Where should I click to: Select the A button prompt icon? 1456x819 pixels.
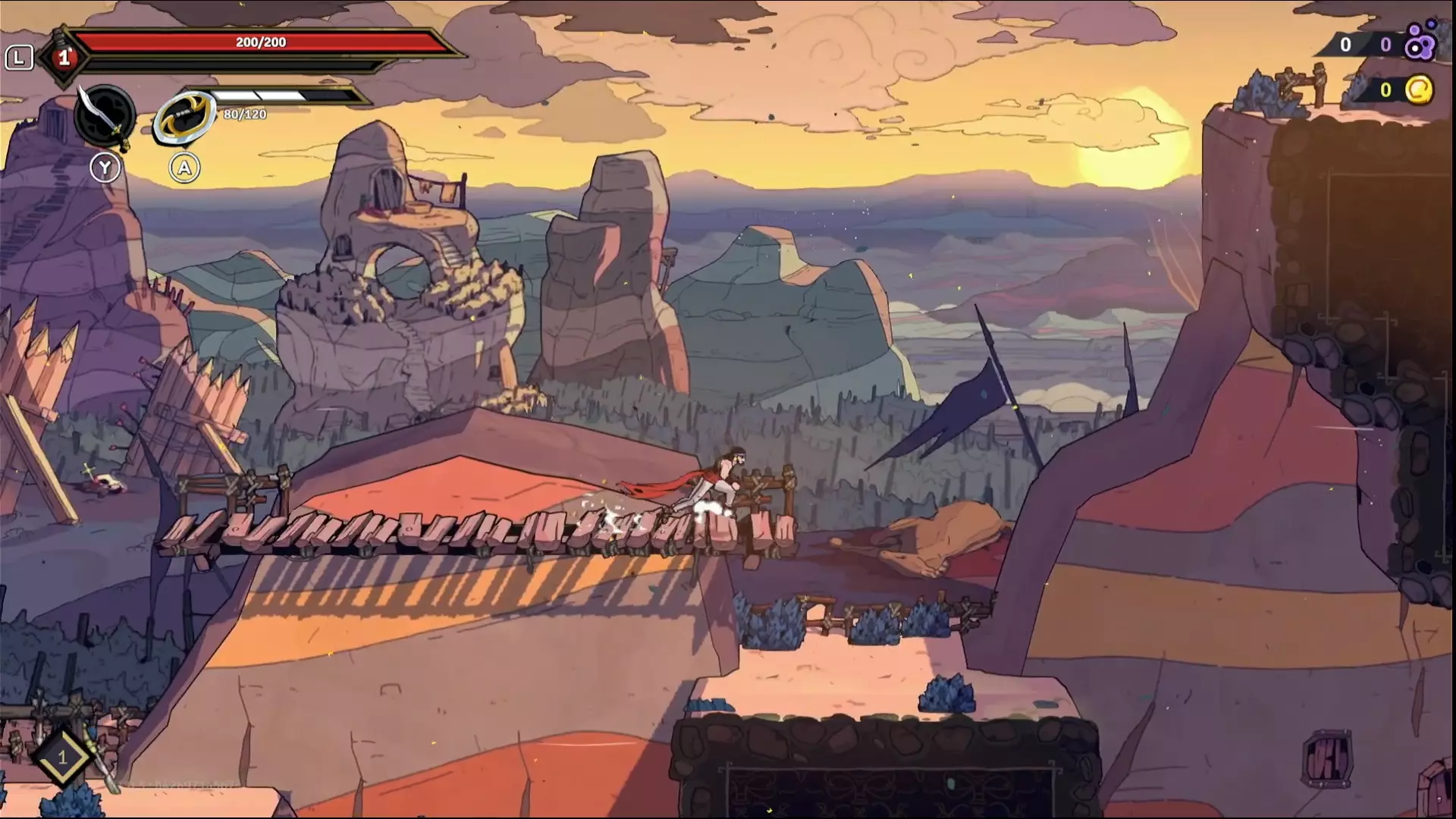[183, 168]
